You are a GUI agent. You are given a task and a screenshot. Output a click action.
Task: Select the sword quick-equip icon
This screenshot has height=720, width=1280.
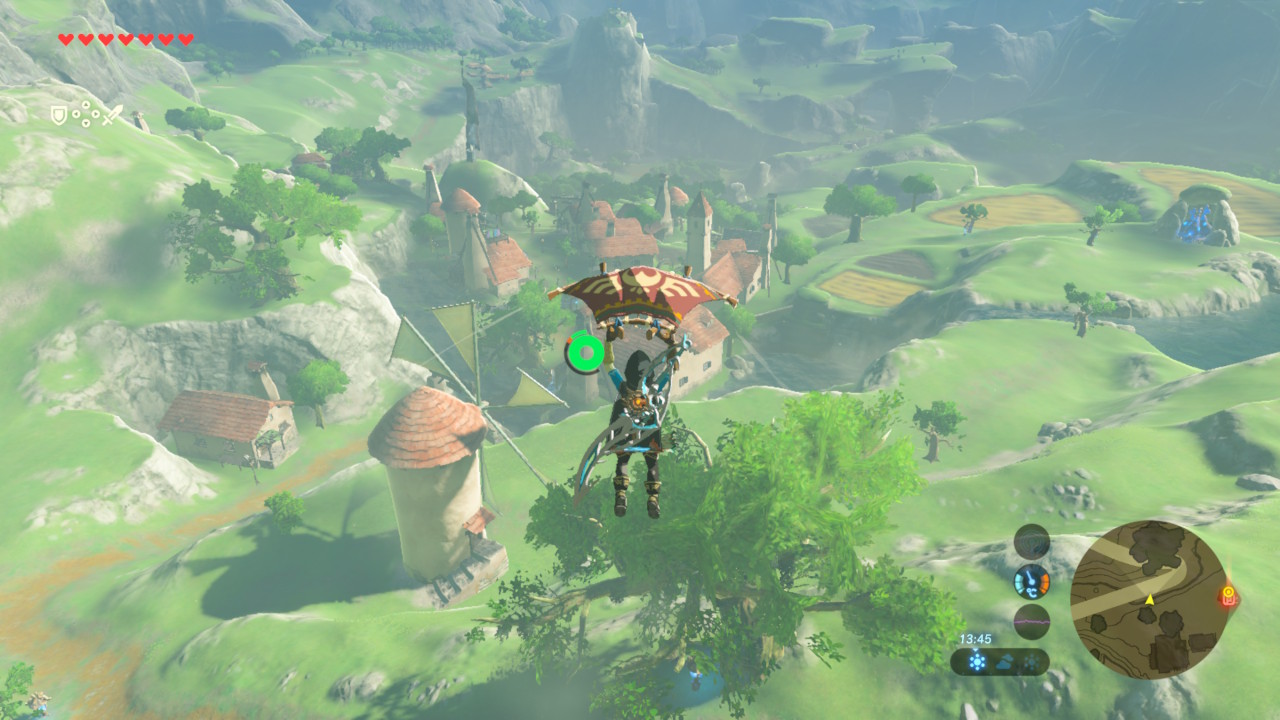(x=112, y=116)
